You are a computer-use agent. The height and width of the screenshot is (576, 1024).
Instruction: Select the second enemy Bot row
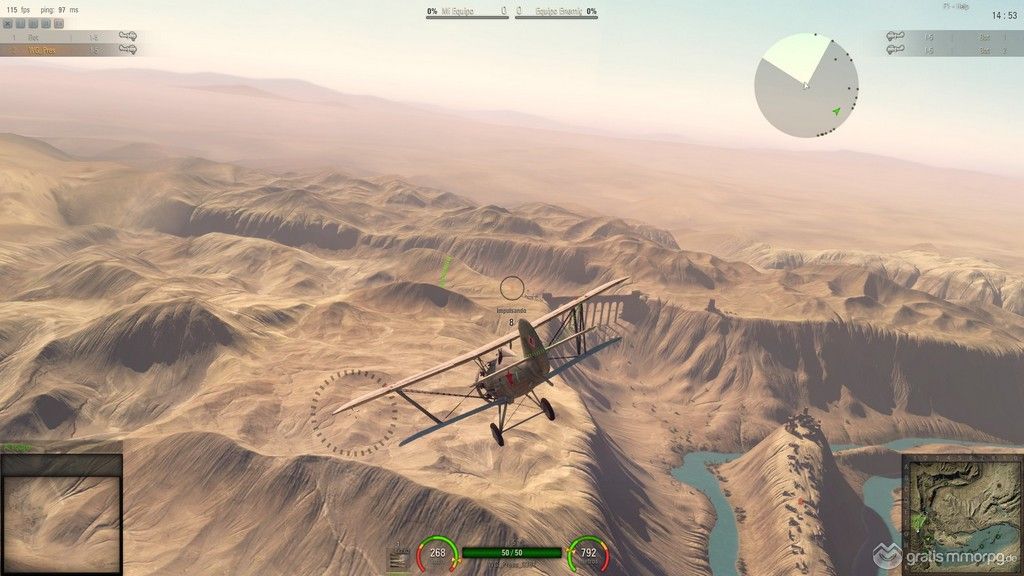[x=953, y=50]
